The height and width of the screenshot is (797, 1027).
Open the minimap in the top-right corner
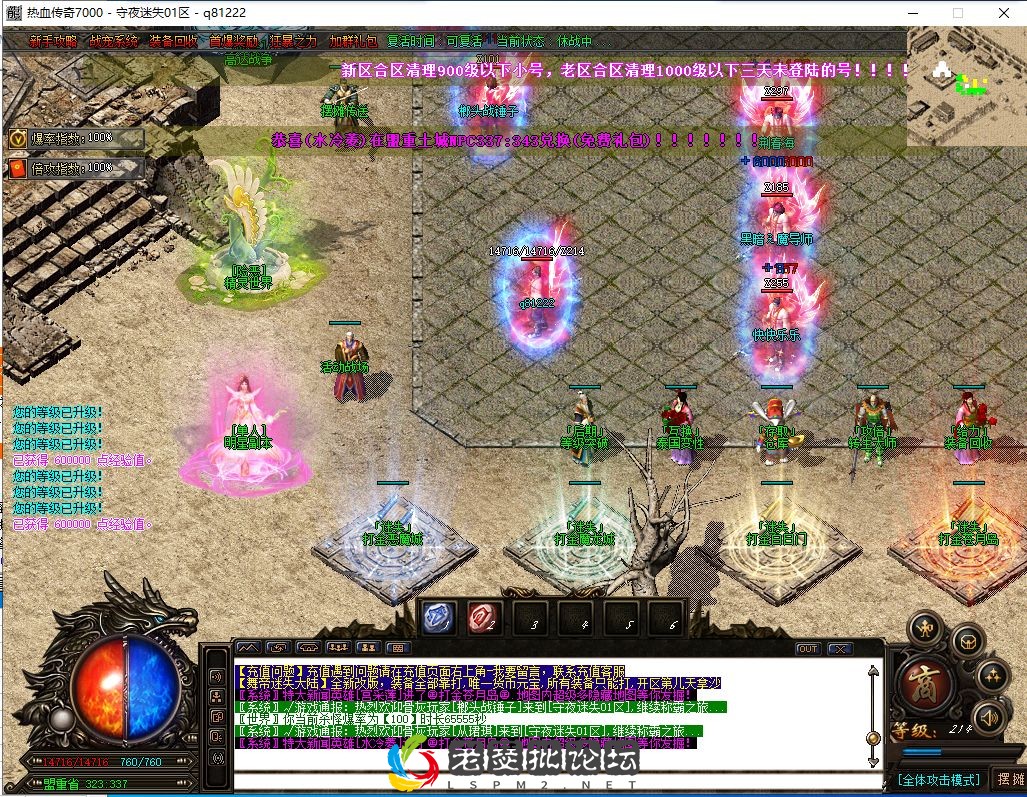pyautogui.click(x=966, y=85)
